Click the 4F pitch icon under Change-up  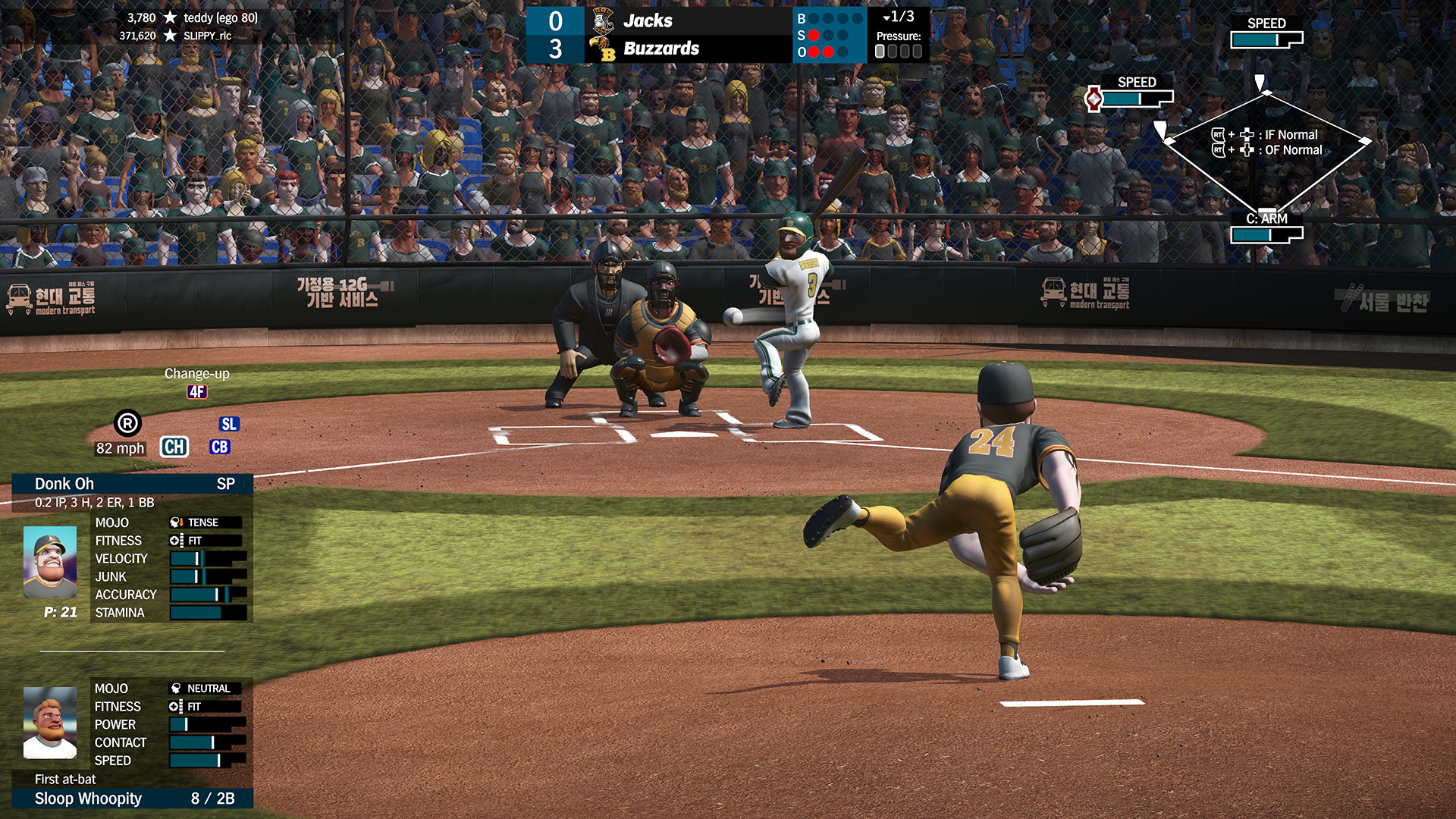pos(198,393)
